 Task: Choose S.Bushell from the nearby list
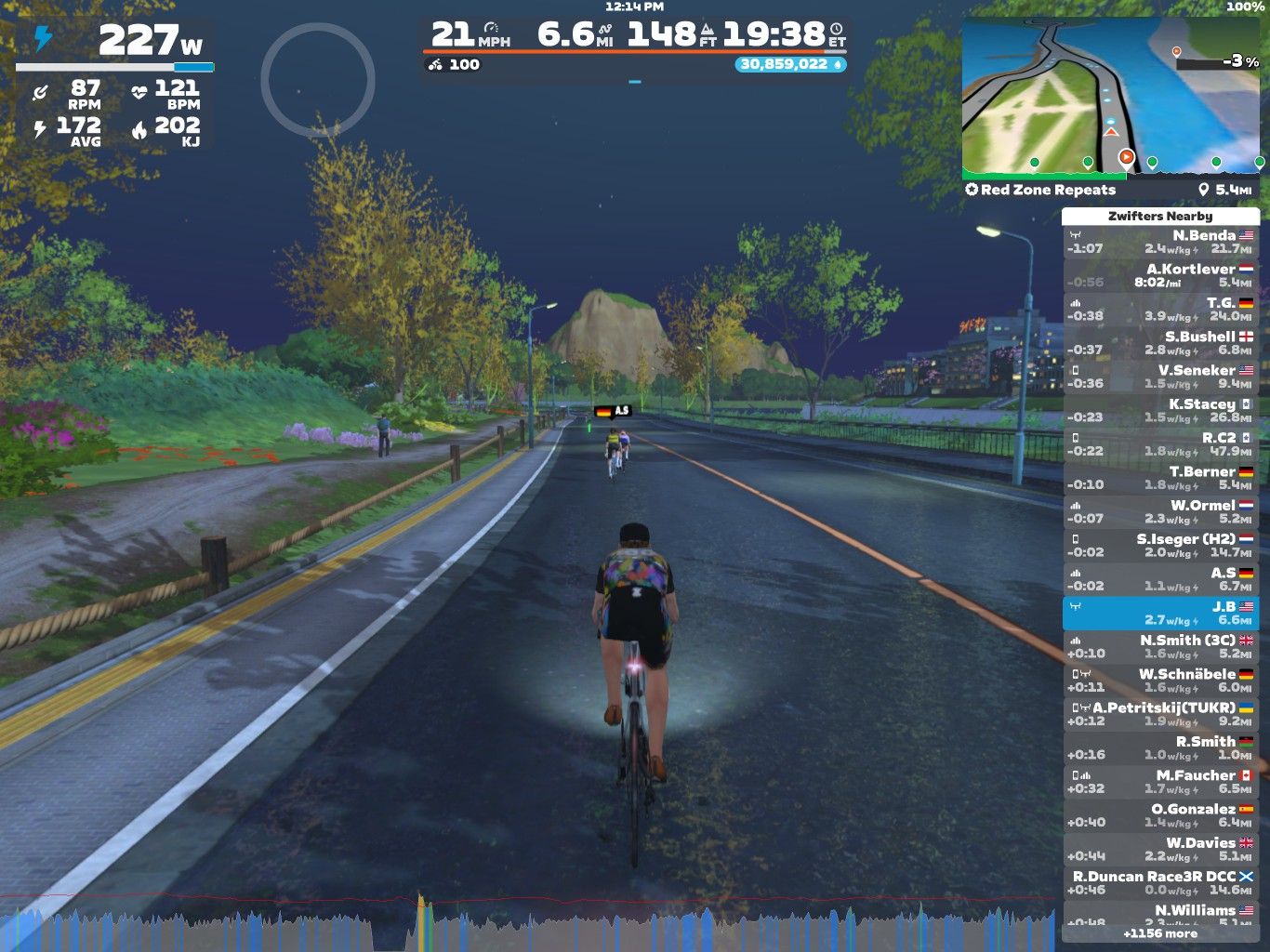click(1160, 343)
